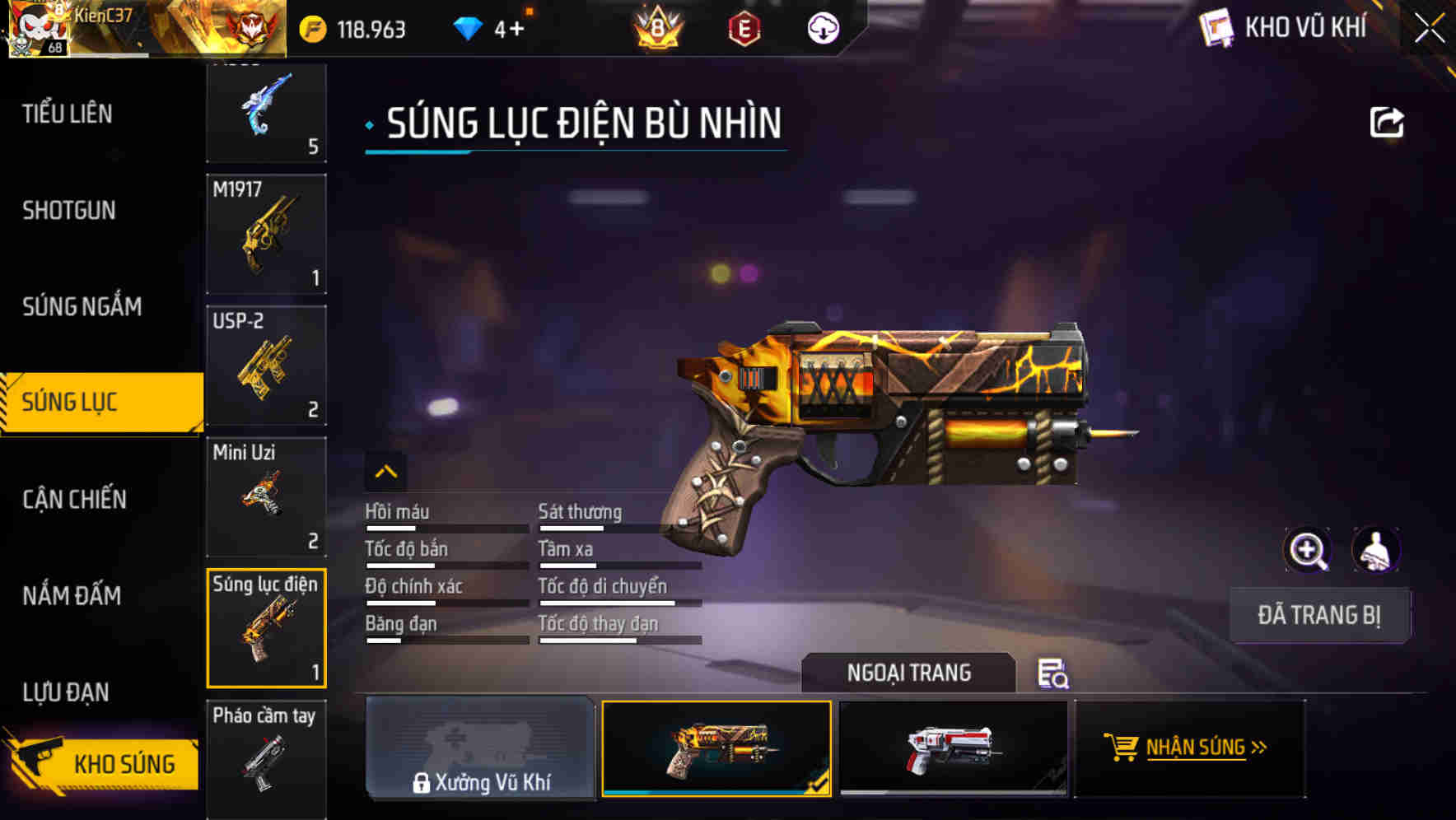Click the diamond currency icon

469,27
